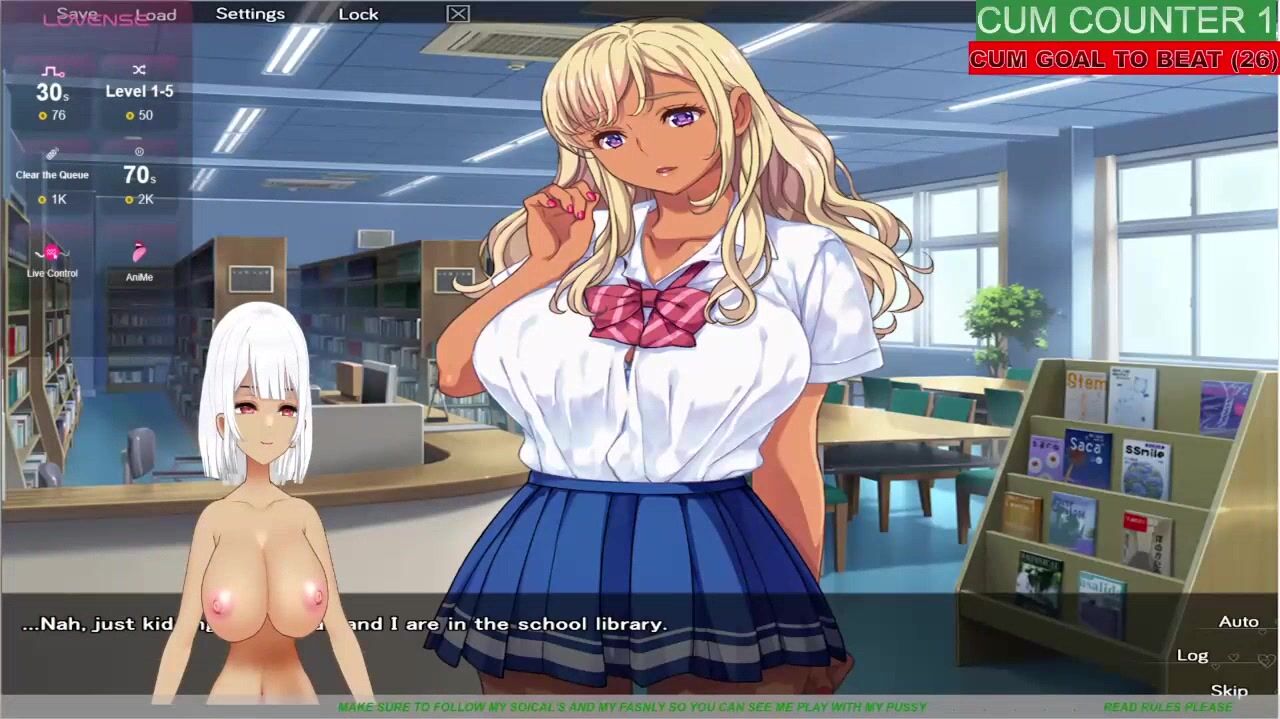Choose the 30s pulse option
Viewport: 1280px width, 719px height.
[52, 93]
